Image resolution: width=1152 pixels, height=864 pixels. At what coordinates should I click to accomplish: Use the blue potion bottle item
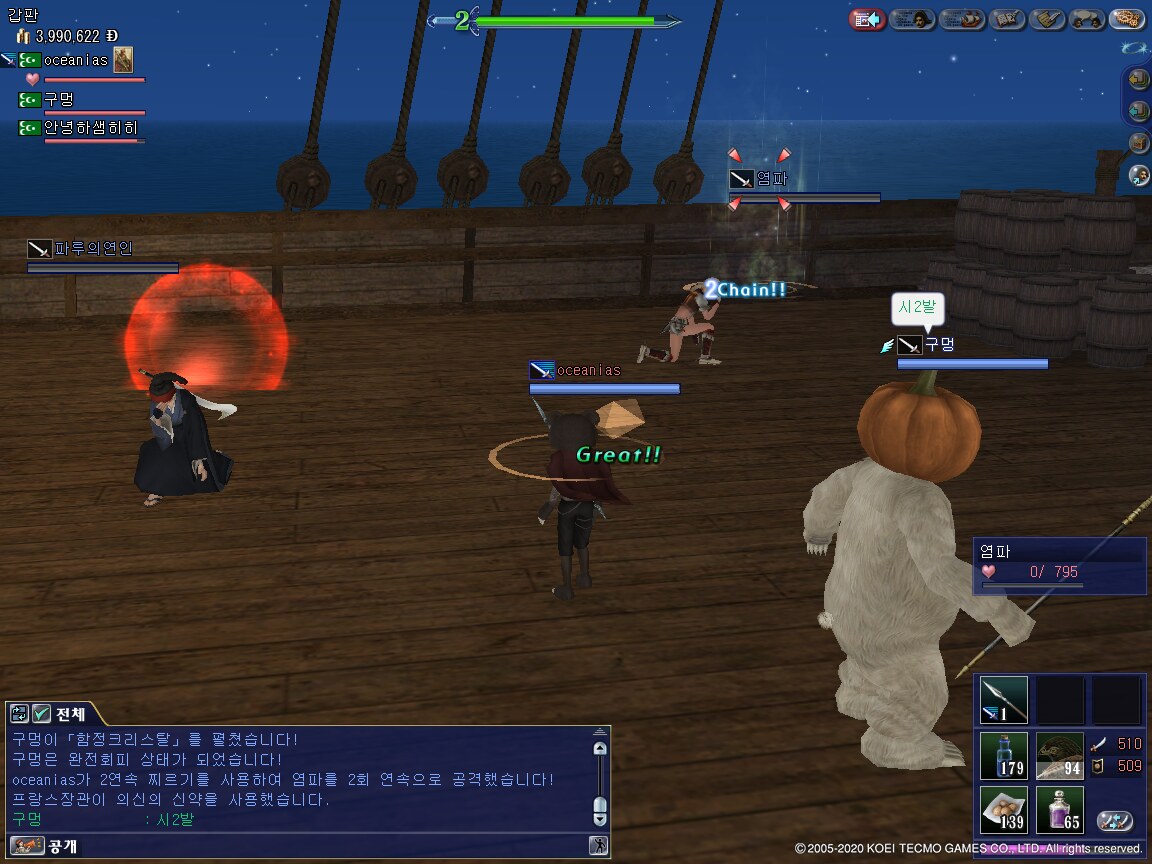(1003, 756)
